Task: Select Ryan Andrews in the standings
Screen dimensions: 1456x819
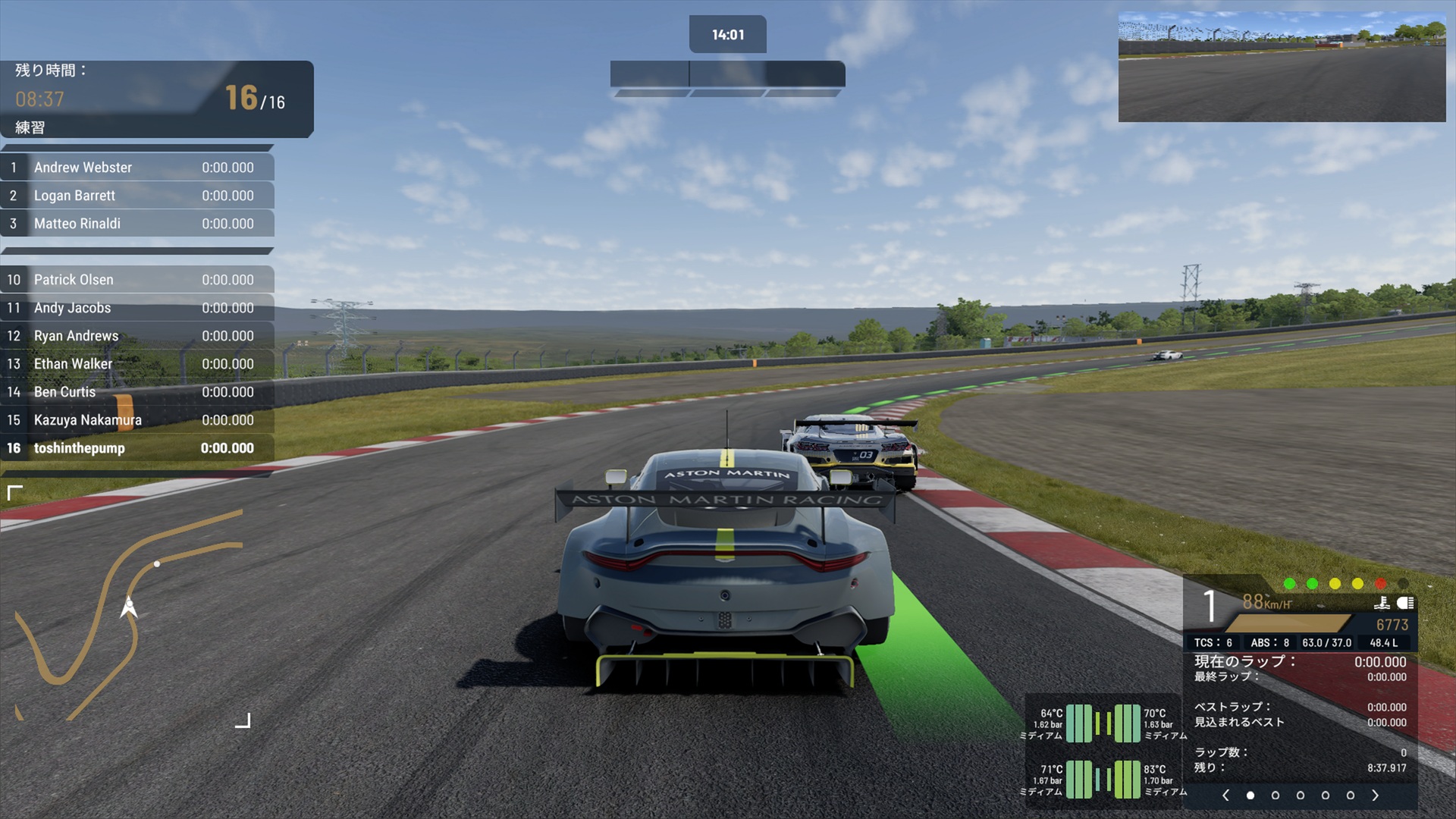Action: pyautogui.click(x=137, y=336)
